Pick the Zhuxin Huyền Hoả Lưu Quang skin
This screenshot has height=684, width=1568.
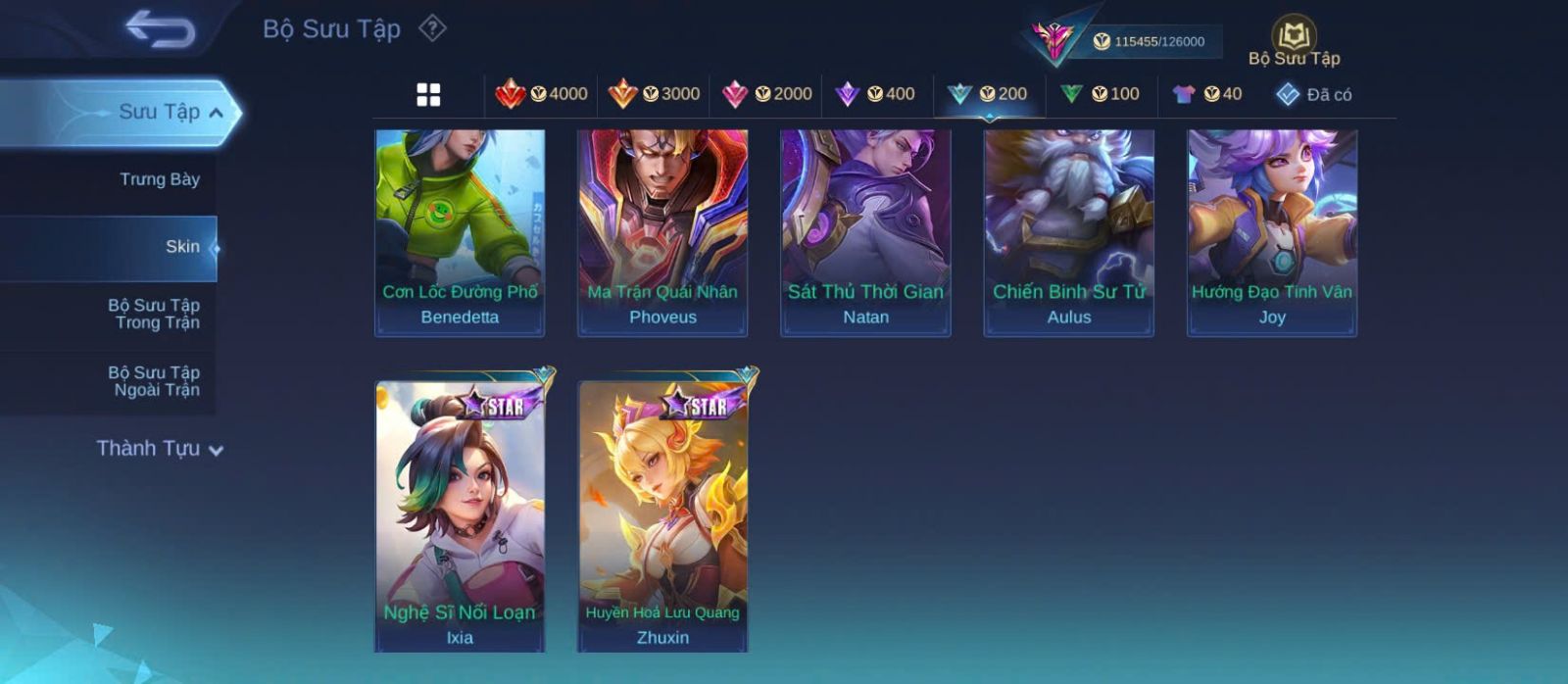pyautogui.click(x=662, y=513)
